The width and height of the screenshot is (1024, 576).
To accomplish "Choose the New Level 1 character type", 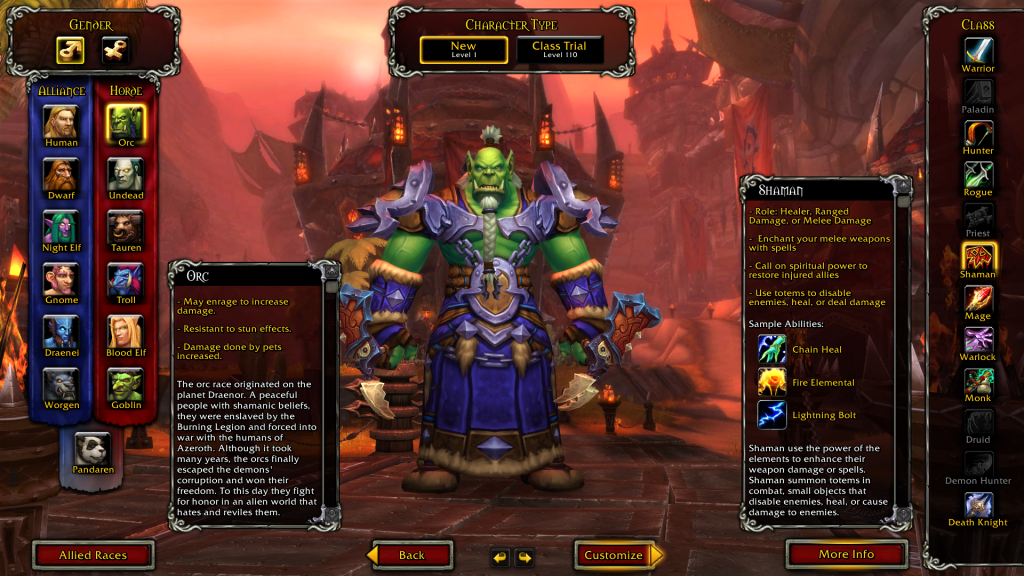I will pos(463,50).
